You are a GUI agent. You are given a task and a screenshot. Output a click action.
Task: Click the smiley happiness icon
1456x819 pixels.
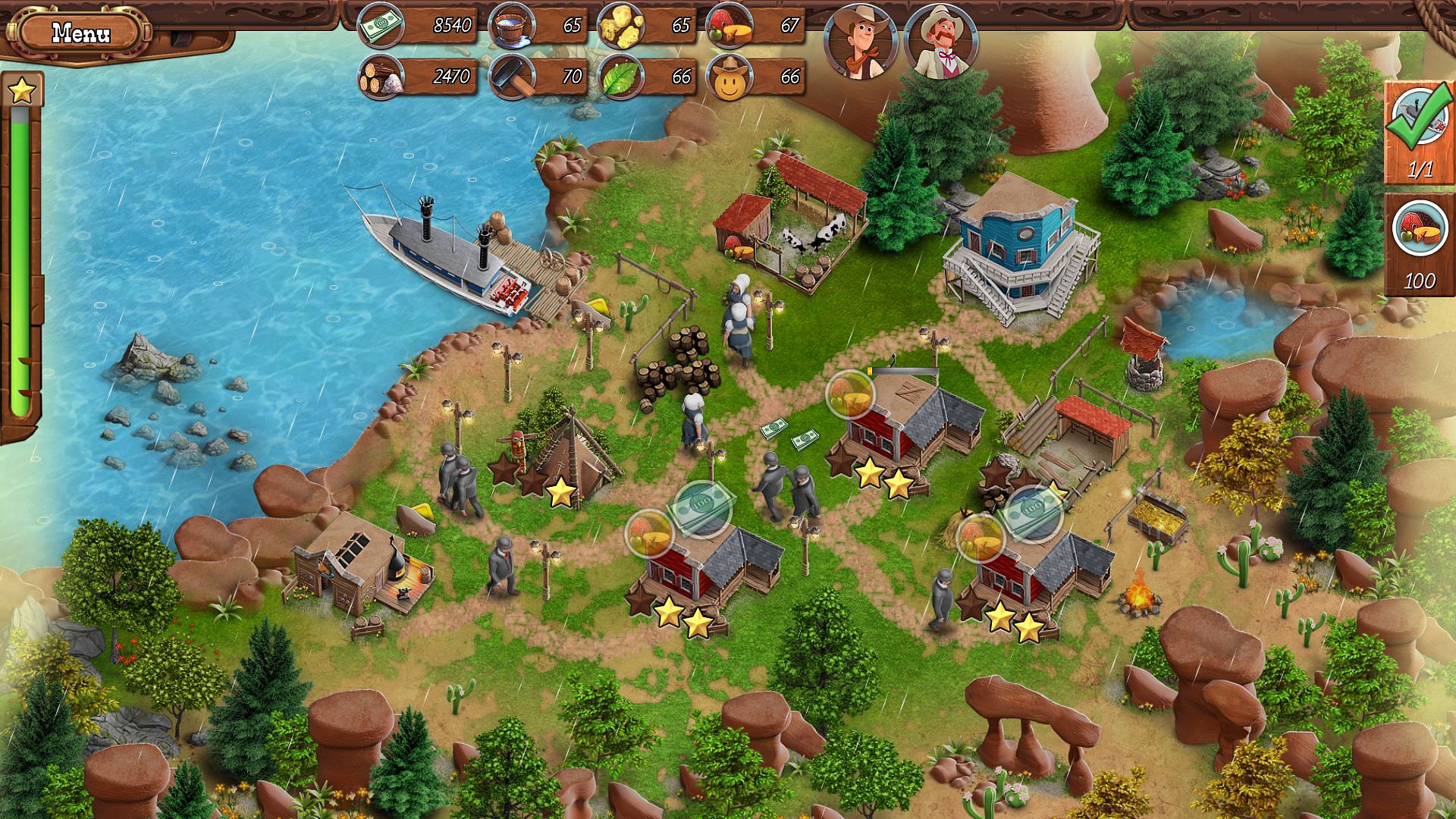[730, 75]
